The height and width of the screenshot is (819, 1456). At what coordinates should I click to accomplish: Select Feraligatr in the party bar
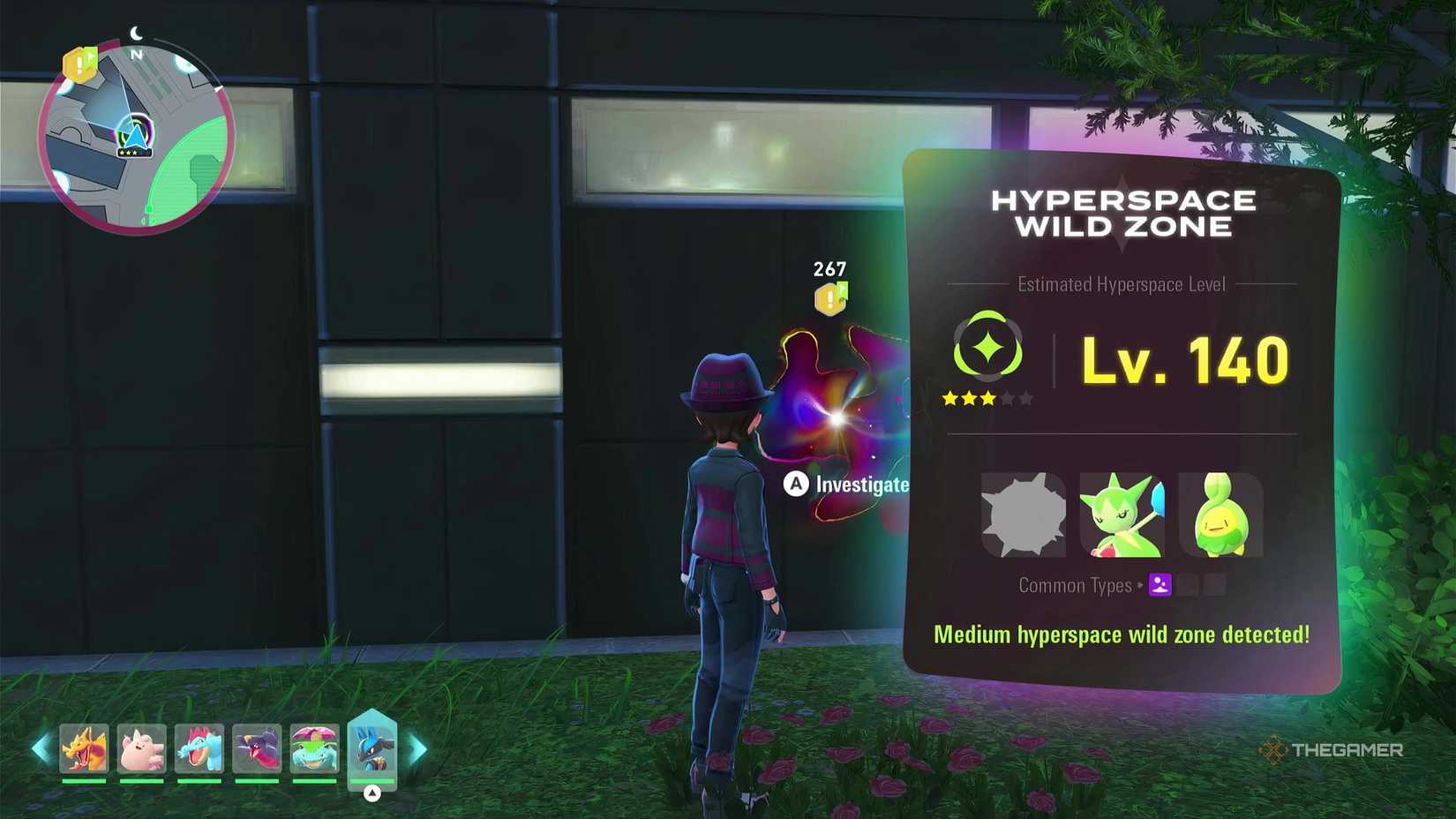coord(199,749)
